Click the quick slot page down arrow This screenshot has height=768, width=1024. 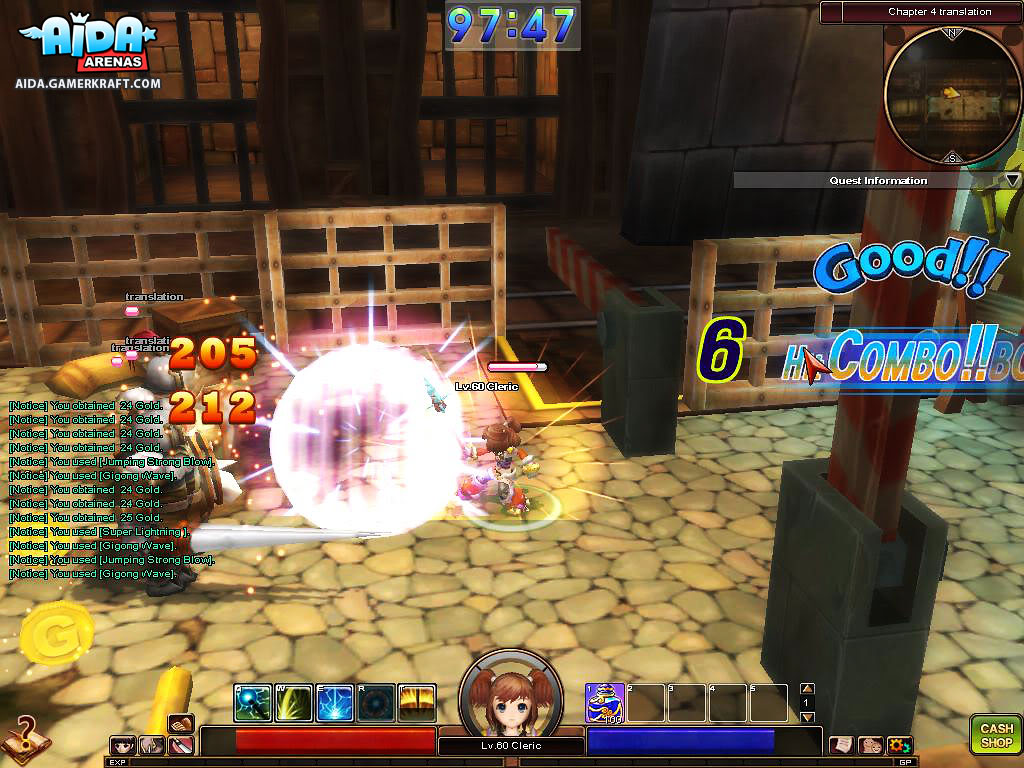tap(808, 717)
